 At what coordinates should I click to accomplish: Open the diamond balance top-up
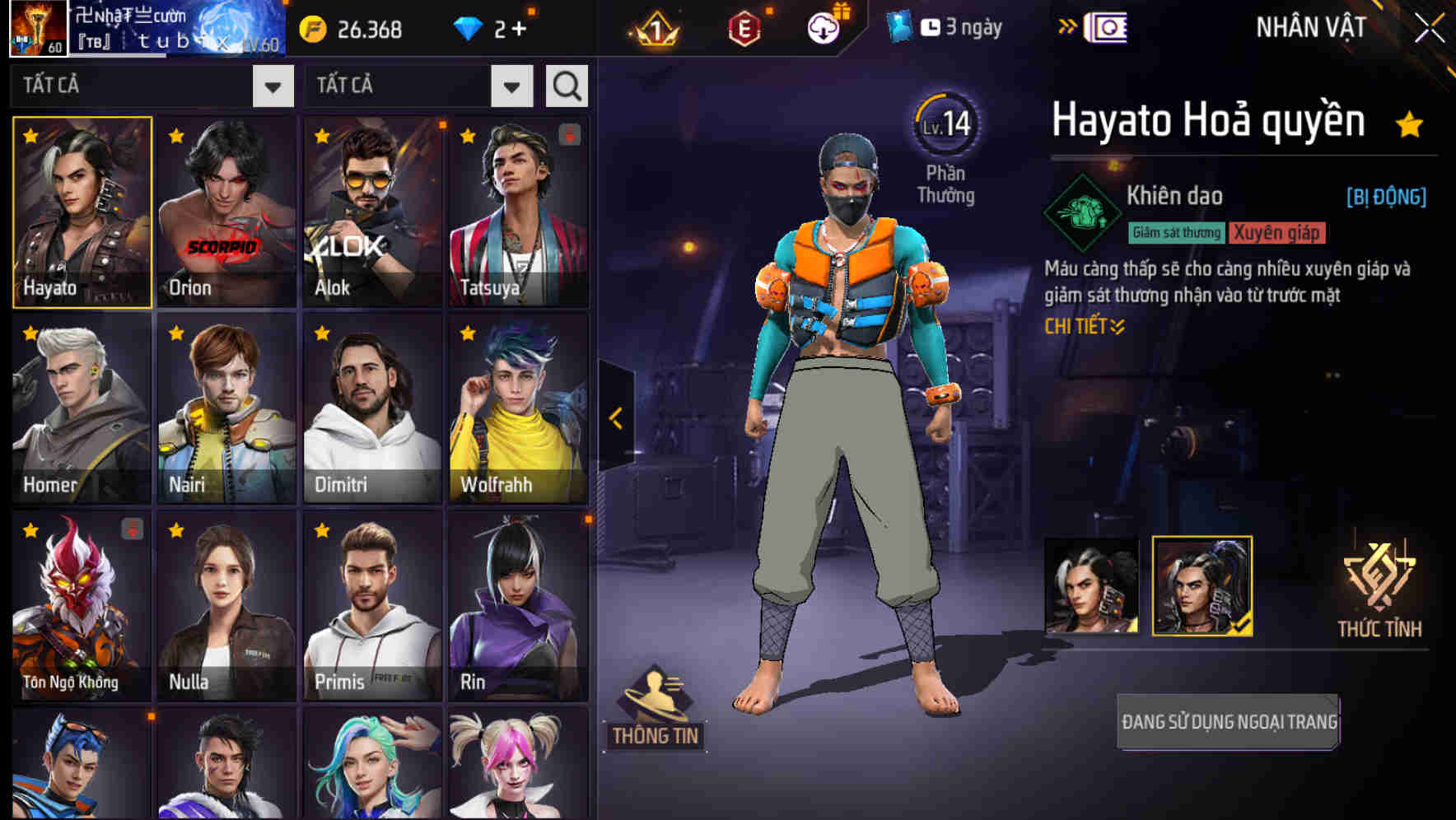tap(494, 27)
